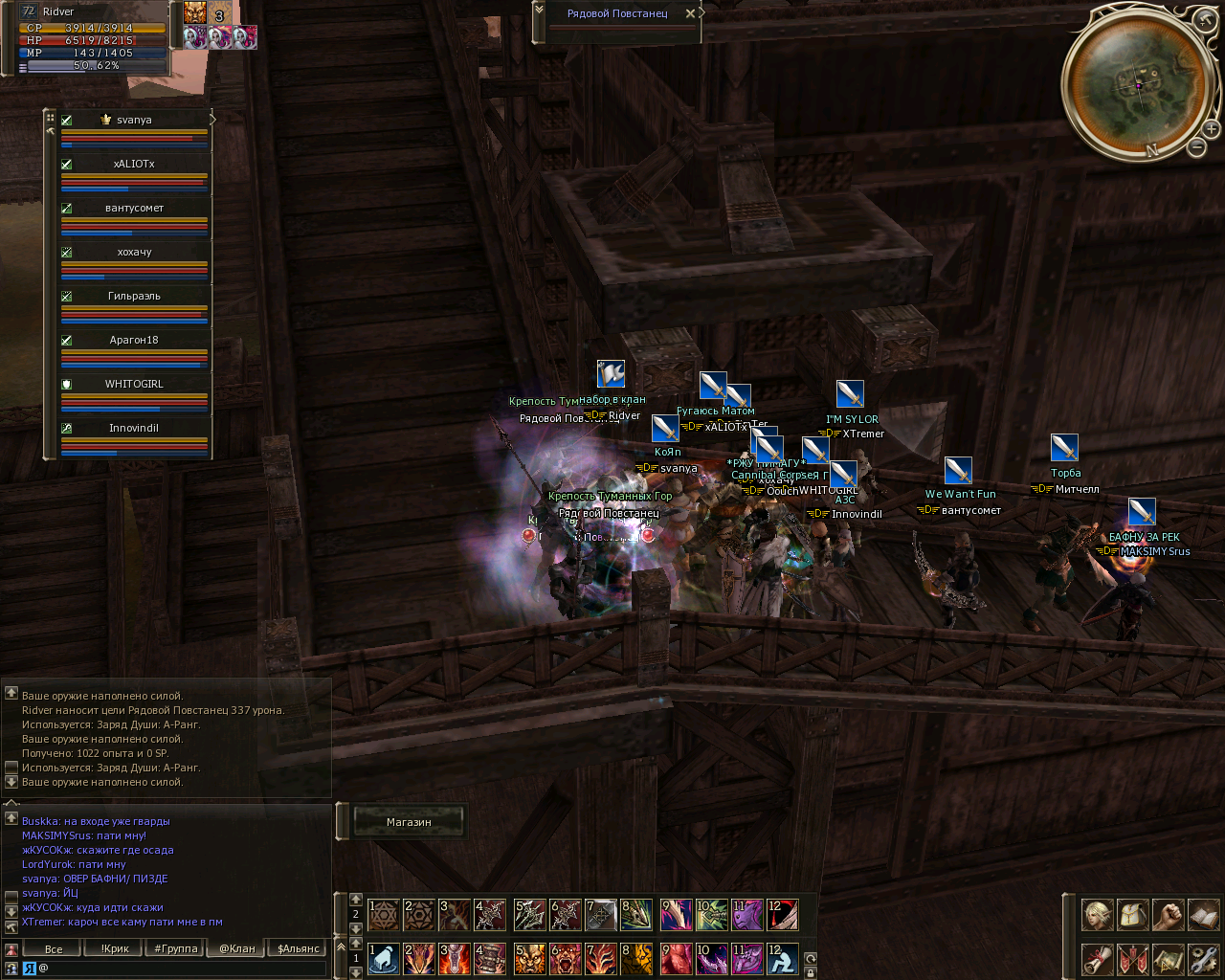1225x980 pixels.
Task: Open the system menu wrench and gears icon
Action: click(1203, 958)
